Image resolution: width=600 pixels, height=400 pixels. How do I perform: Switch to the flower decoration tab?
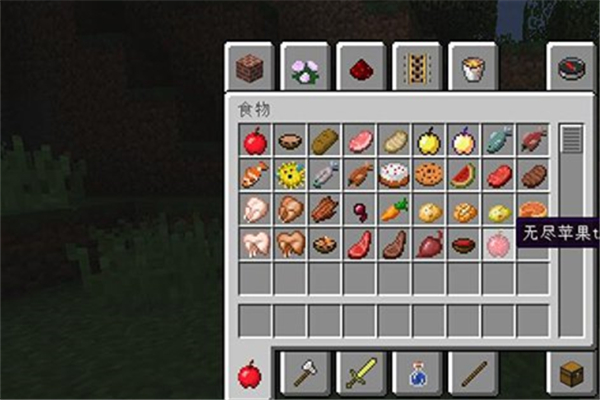coord(305,69)
